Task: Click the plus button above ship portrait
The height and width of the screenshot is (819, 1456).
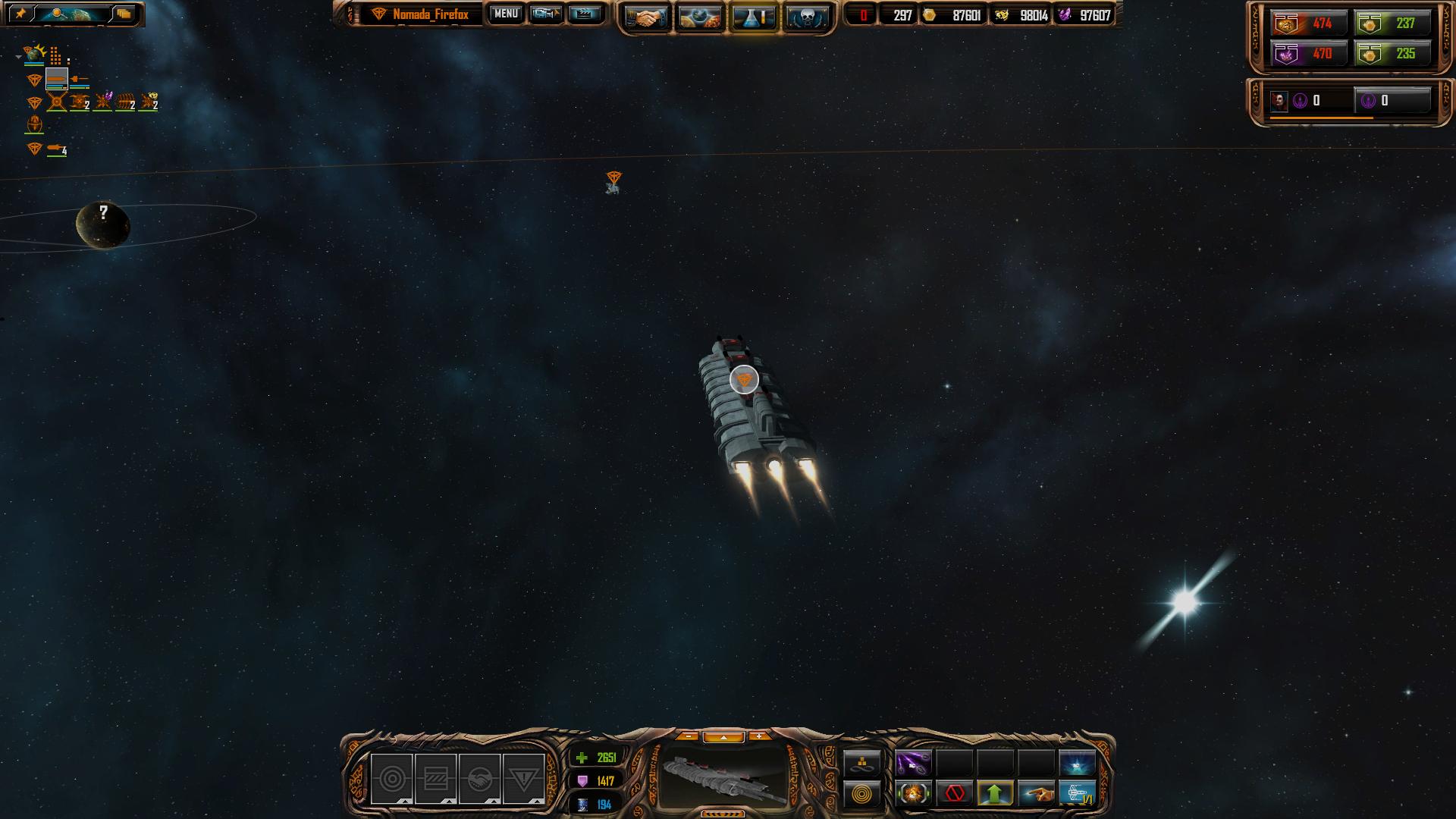Action: pos(758,736)
